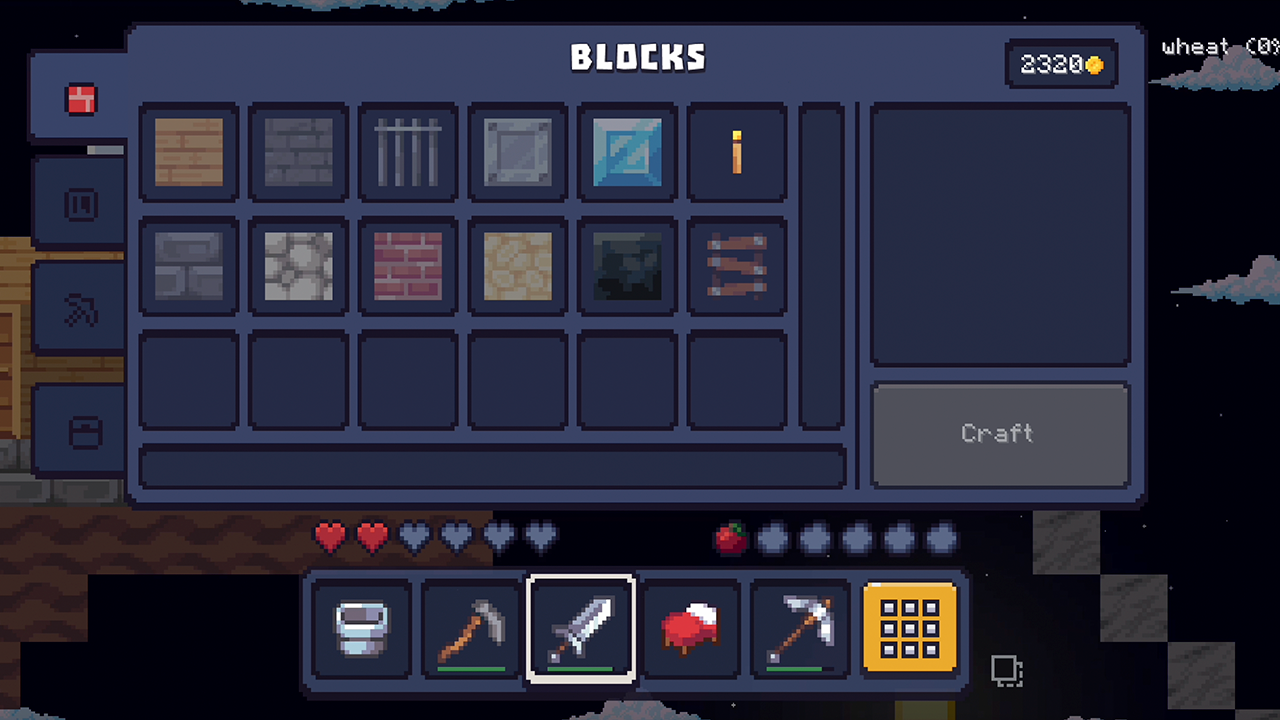1280x720 pixels.
Task: Pick the wooden ladder item
Action: (736, 264)
